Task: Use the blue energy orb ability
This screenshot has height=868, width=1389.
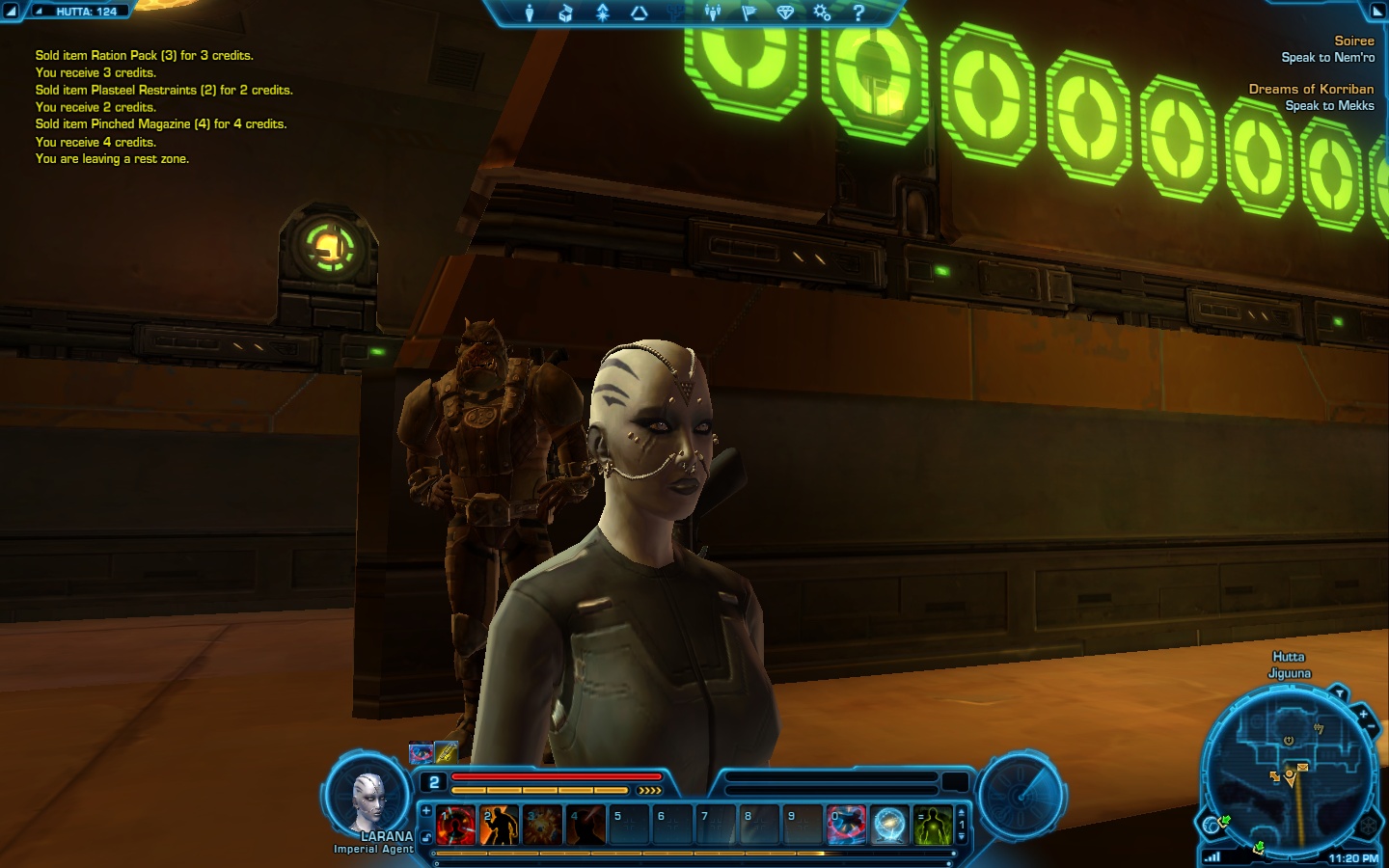Action: pos(889,826)
